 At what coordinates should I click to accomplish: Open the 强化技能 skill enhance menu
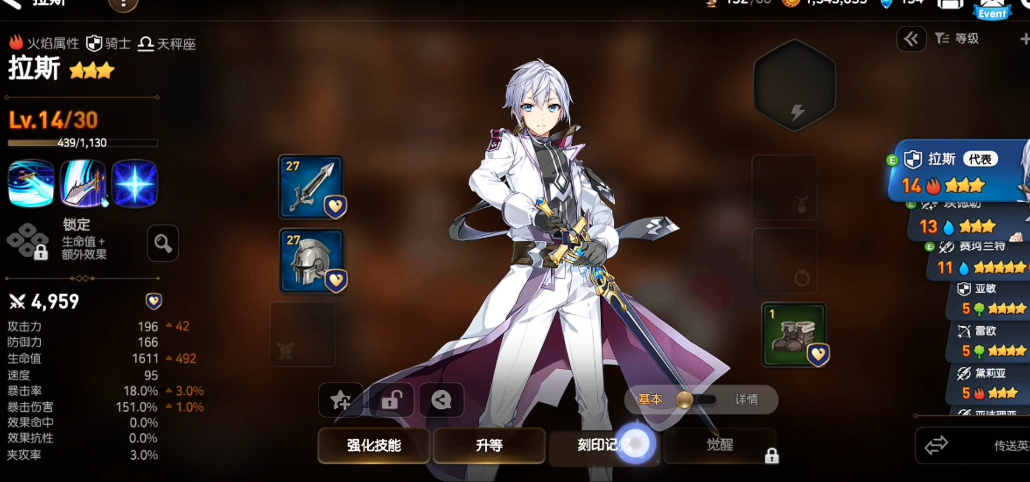pos(374,445)
